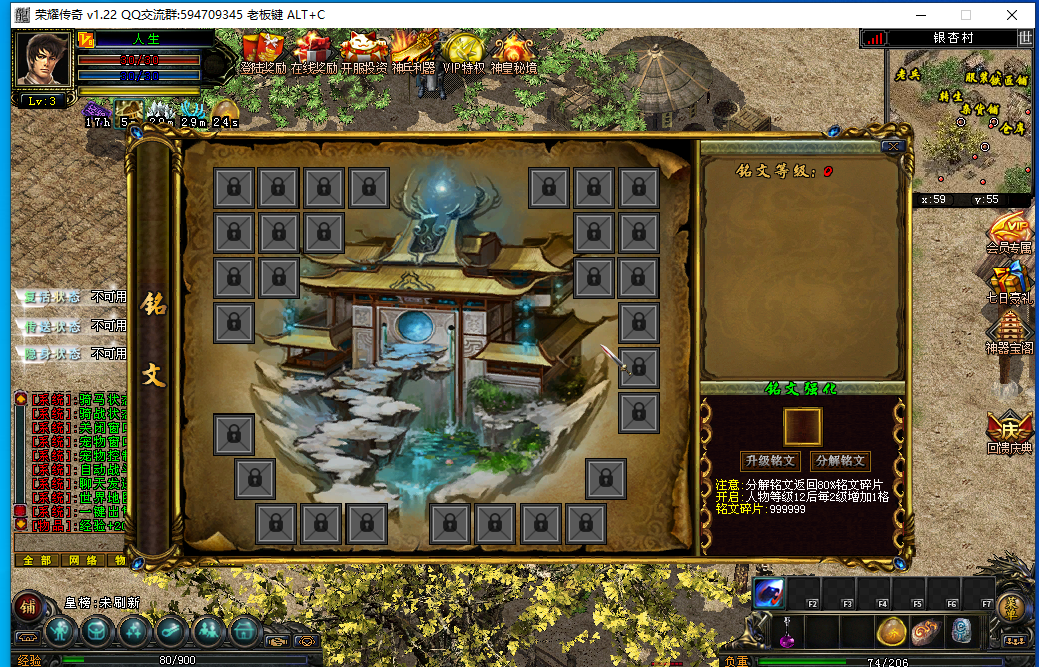Viewport: 1039px width, 667px height.
Task: Open the 回馈庆典 celebration icon
Action: pos(1009,430)
